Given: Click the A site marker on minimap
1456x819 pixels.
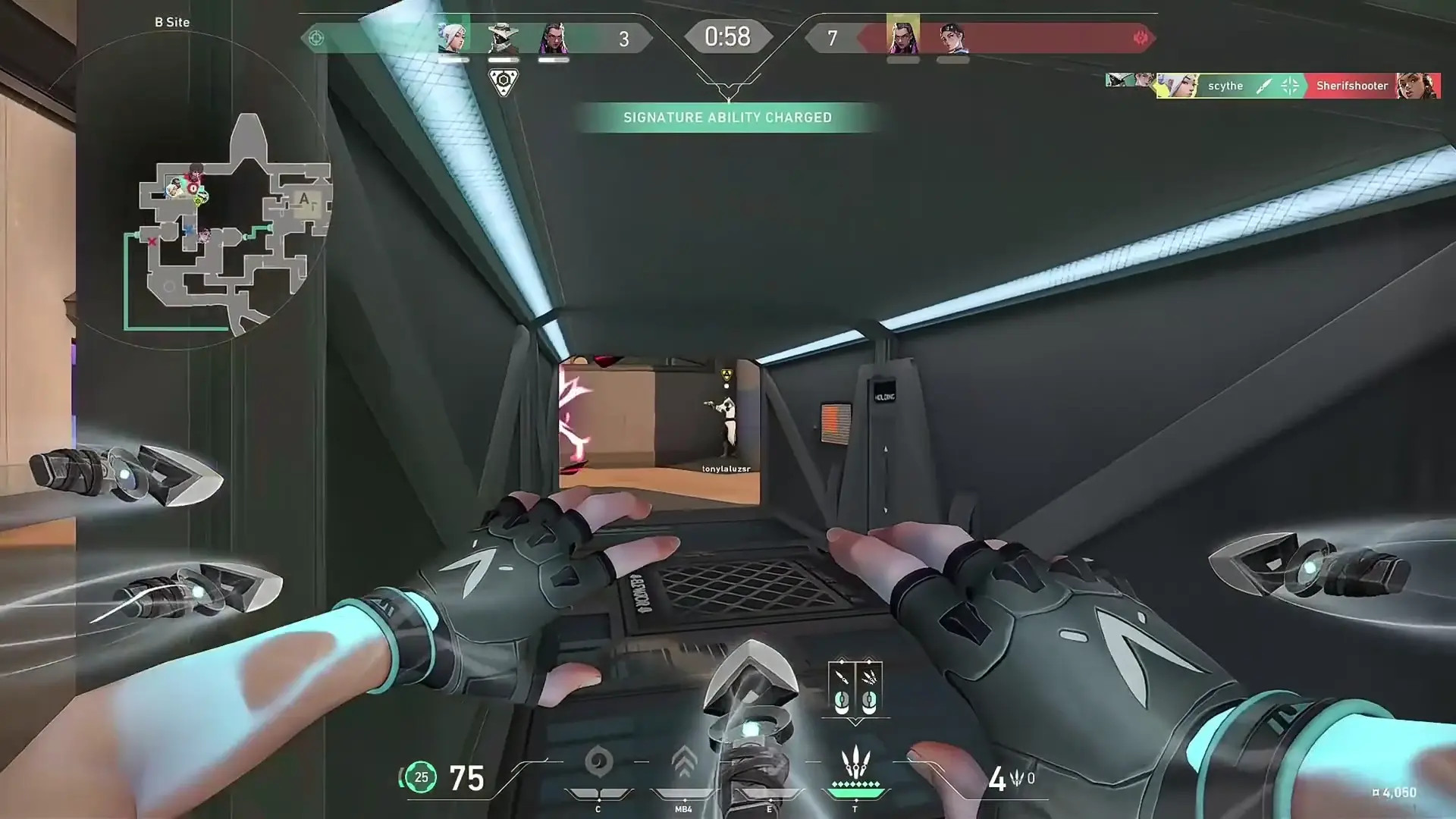Looking at the screenshot, I should click(305, 199).
